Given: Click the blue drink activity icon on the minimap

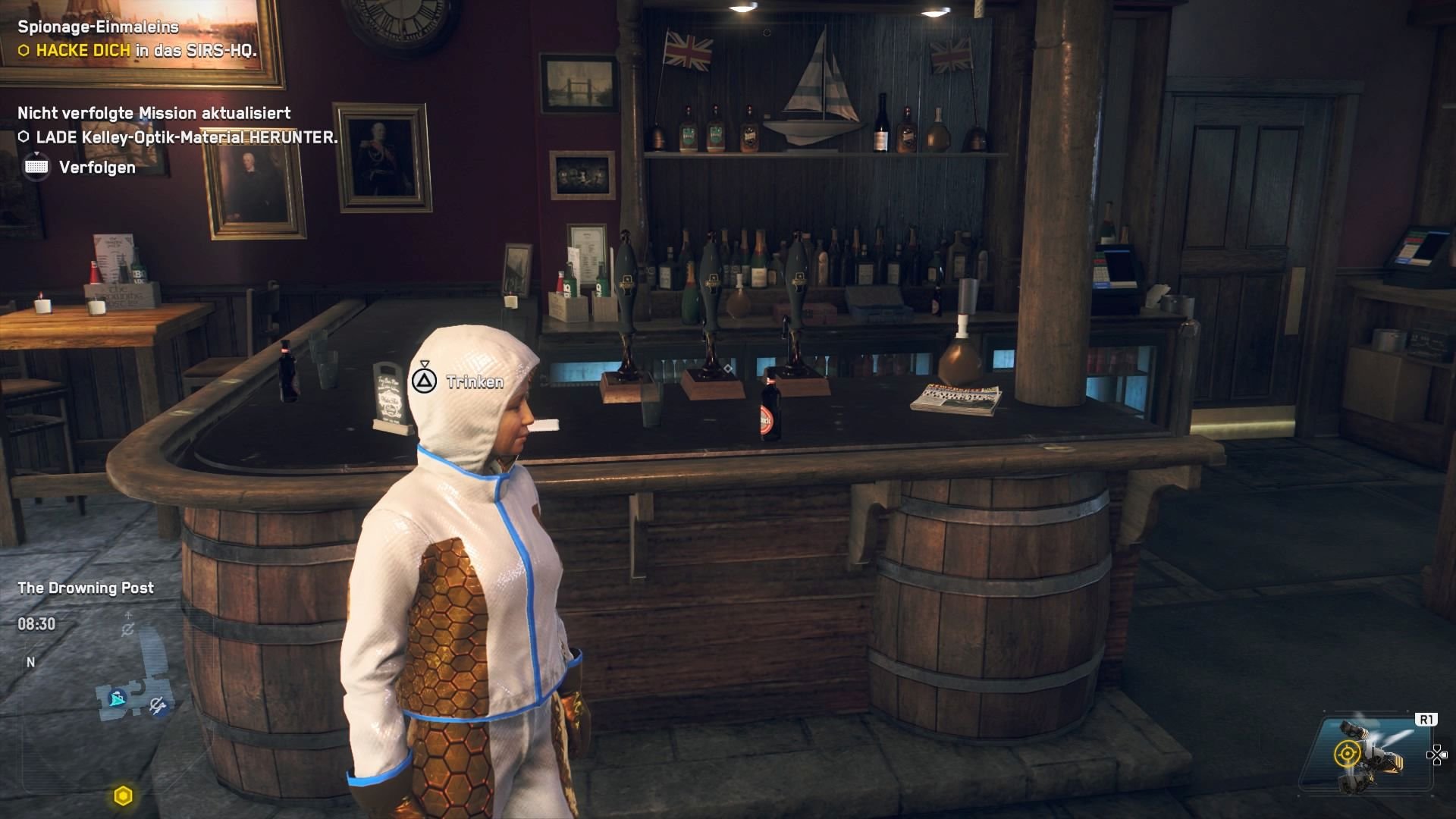Looking at the screenshot, I should point(116,692).
